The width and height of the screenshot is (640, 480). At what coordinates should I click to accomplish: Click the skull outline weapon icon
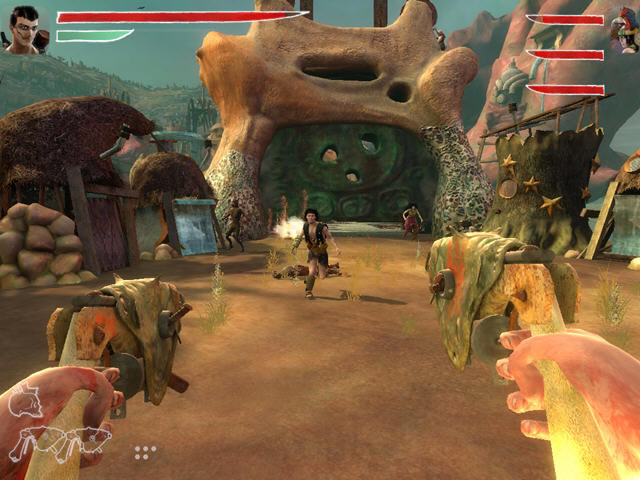click(26, 402)
